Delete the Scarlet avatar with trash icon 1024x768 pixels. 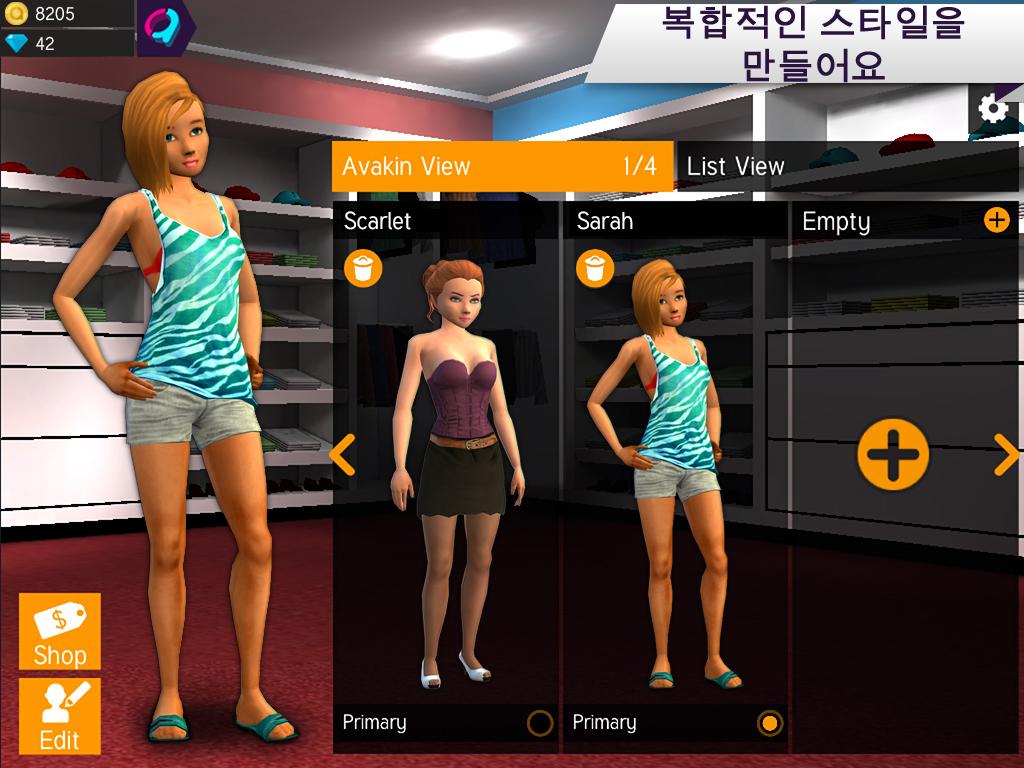coord(363,268)
